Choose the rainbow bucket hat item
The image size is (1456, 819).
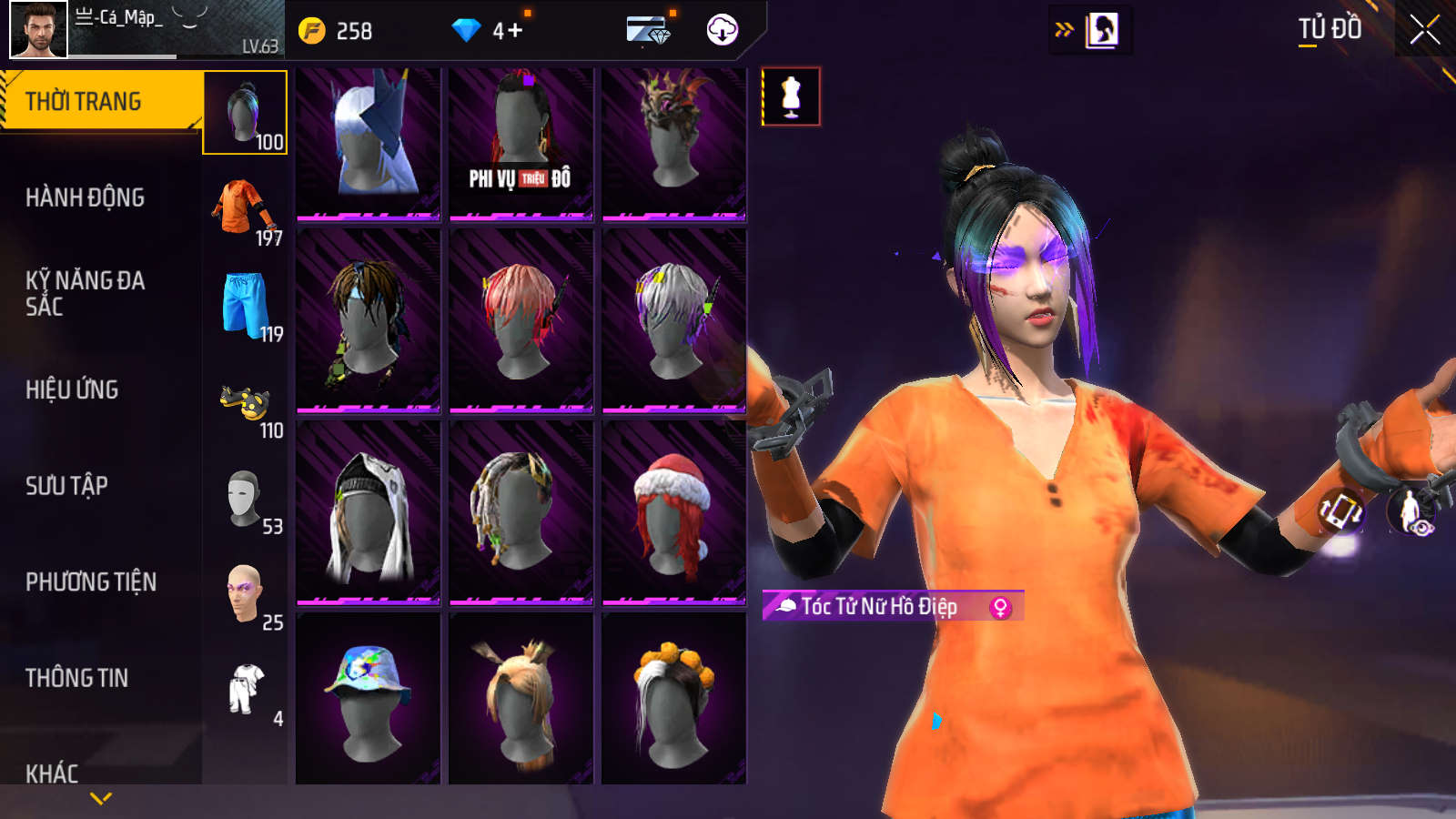click(x=368, y=699)
